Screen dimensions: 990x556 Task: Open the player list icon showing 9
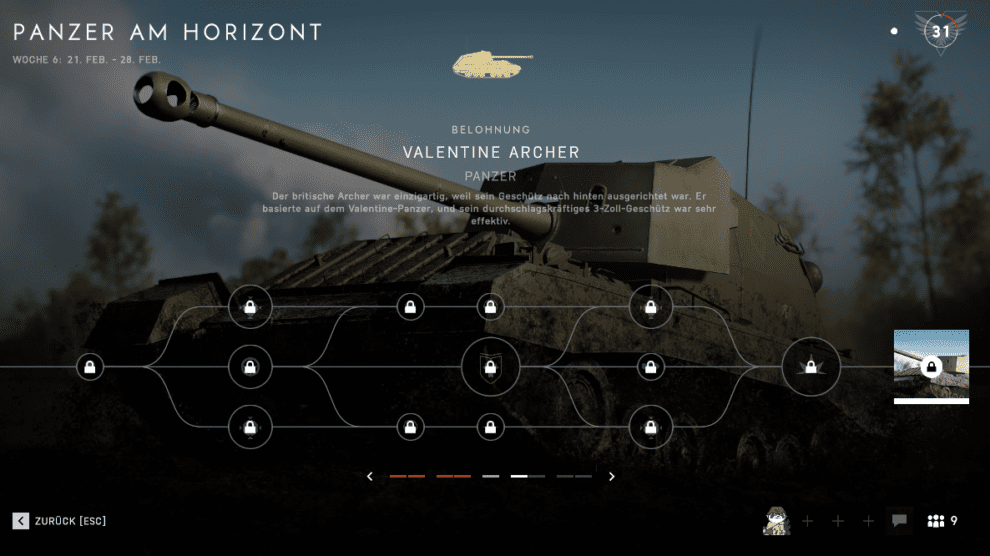[x=943, y=521]
